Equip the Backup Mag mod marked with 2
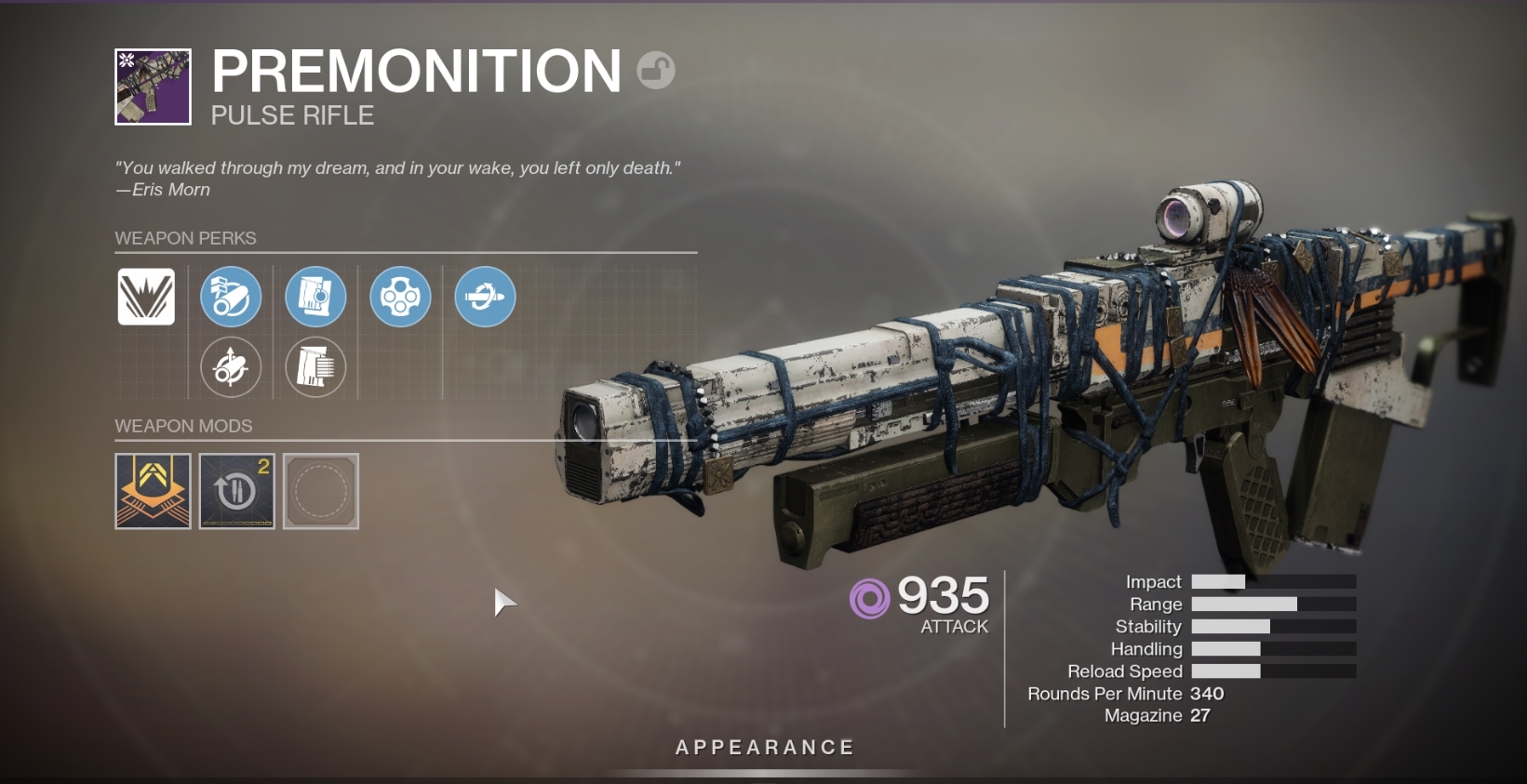The width and height of the screenshot is (1527, 784). (236, 491)
